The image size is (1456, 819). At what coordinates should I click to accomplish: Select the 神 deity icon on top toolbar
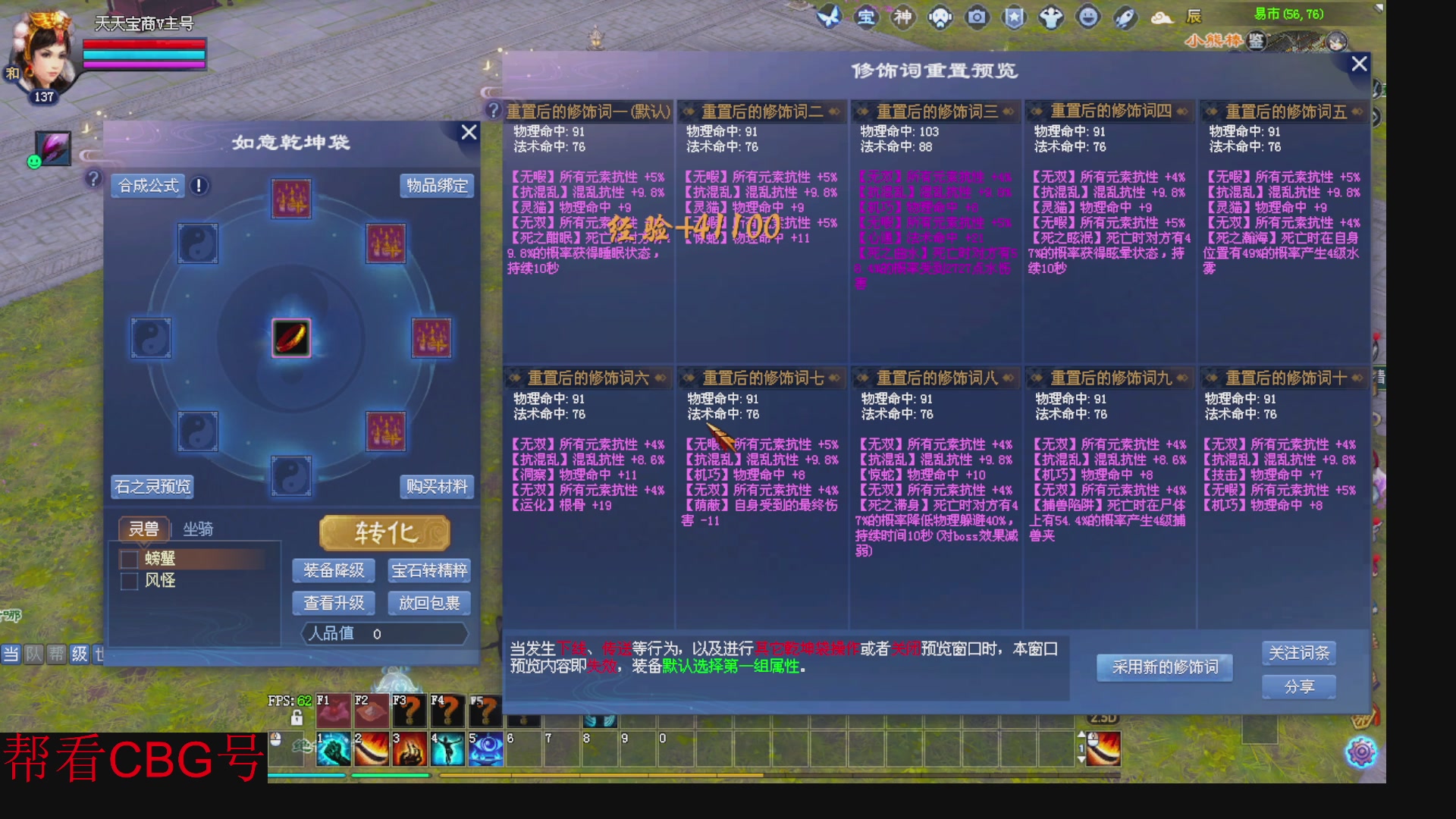(903, 17)
